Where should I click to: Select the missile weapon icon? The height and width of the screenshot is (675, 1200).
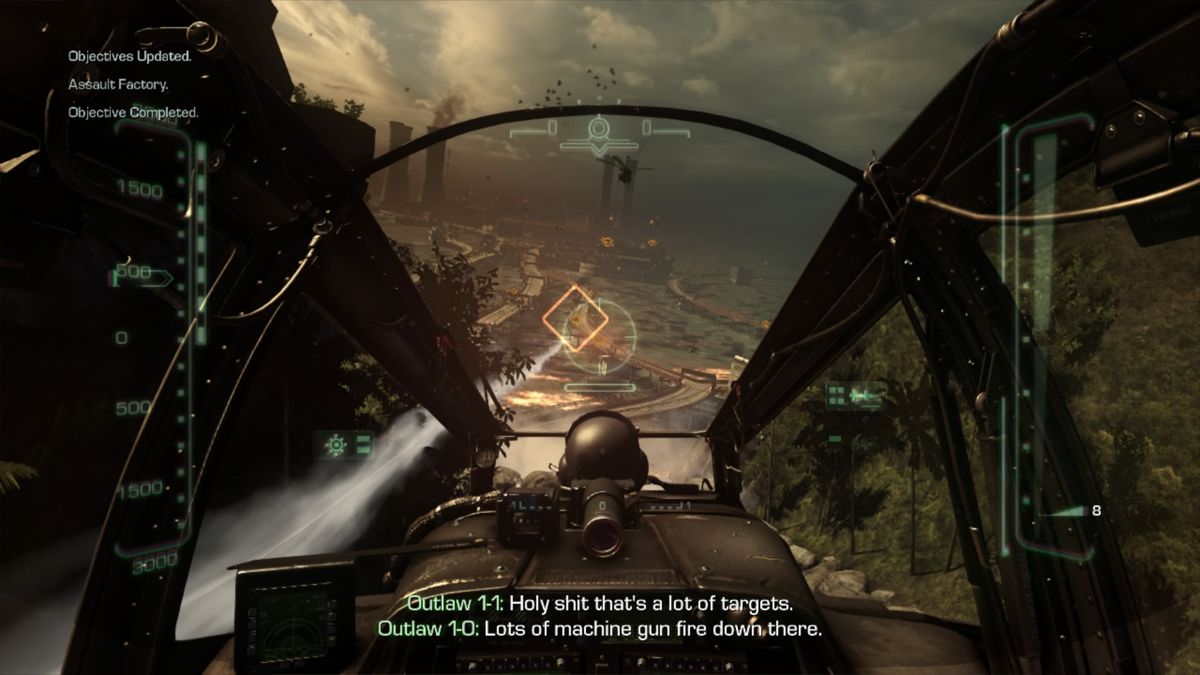tap(857, 396)
